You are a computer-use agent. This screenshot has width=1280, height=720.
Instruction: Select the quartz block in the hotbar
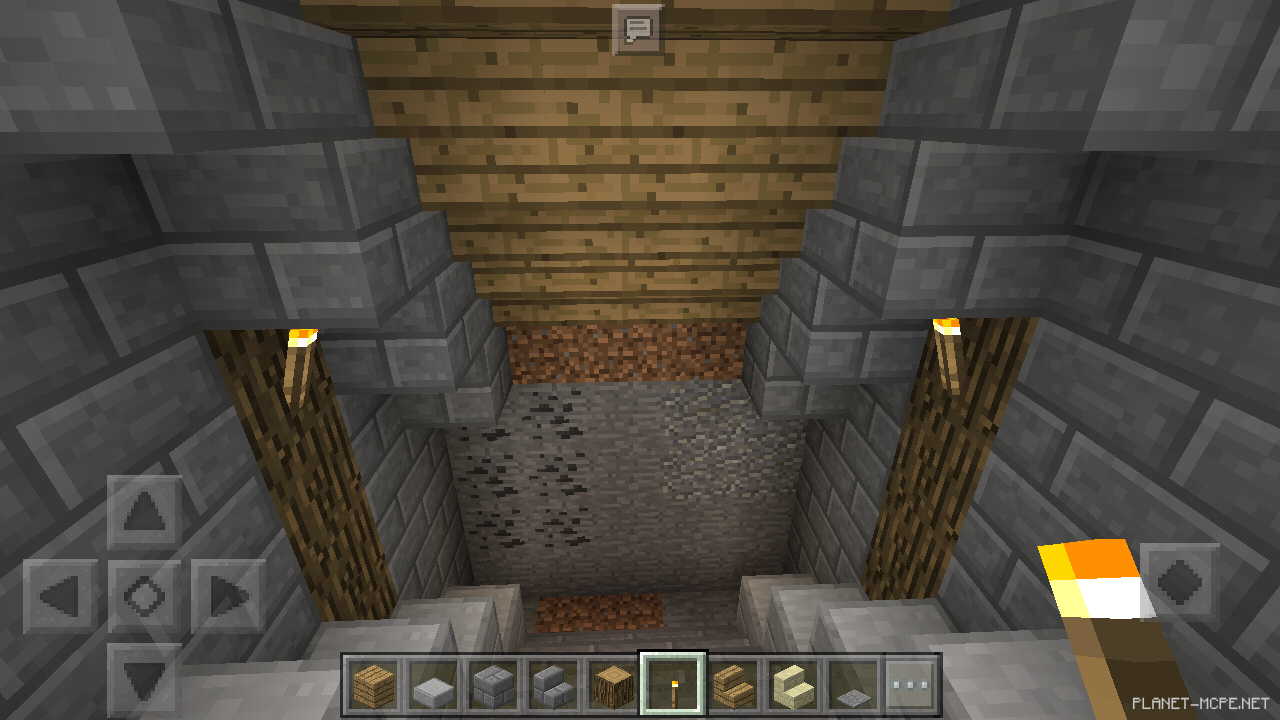click(433, 685)
